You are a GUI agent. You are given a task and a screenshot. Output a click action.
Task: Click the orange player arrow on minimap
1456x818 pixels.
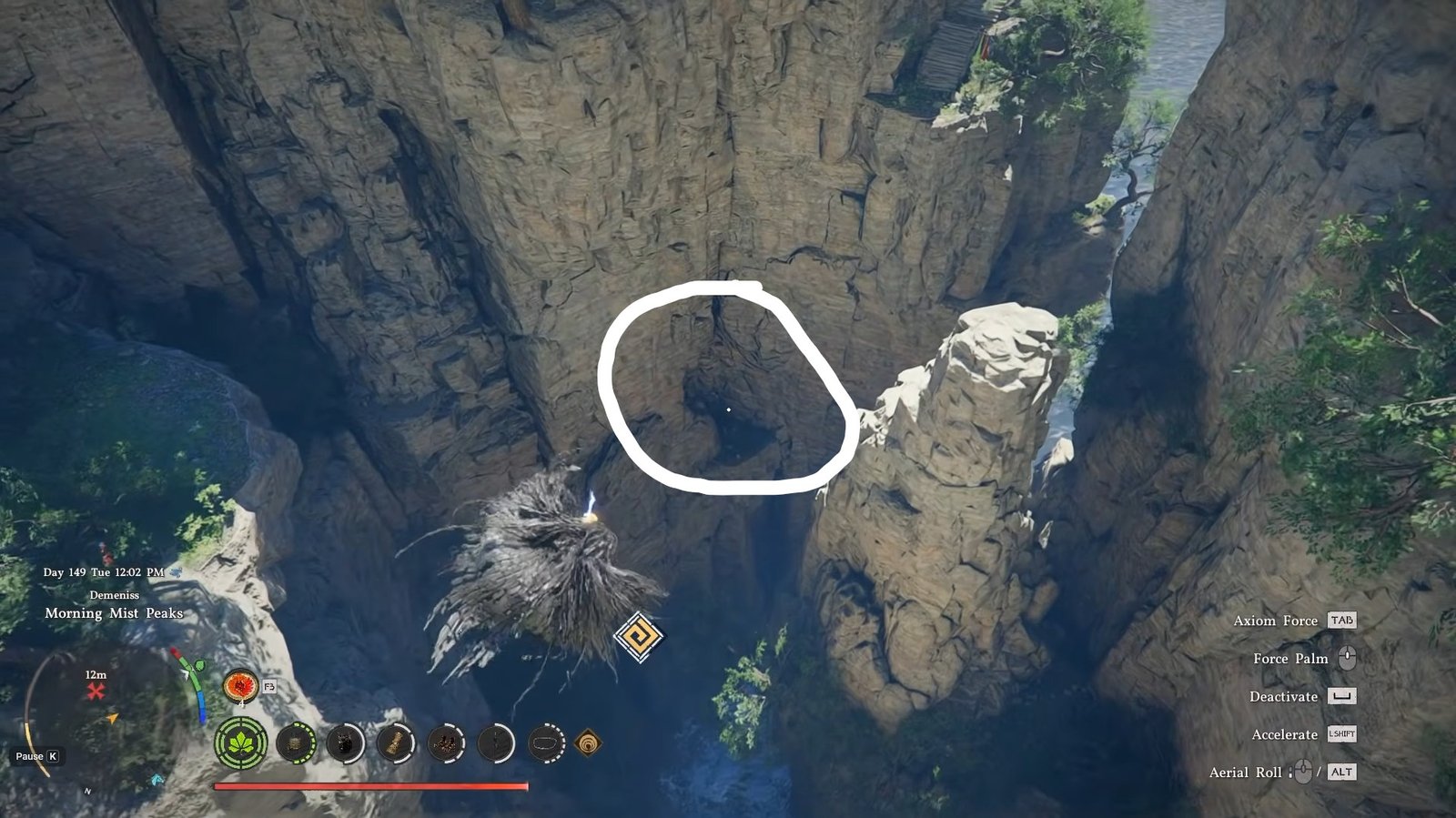click(x=113, y=719)
